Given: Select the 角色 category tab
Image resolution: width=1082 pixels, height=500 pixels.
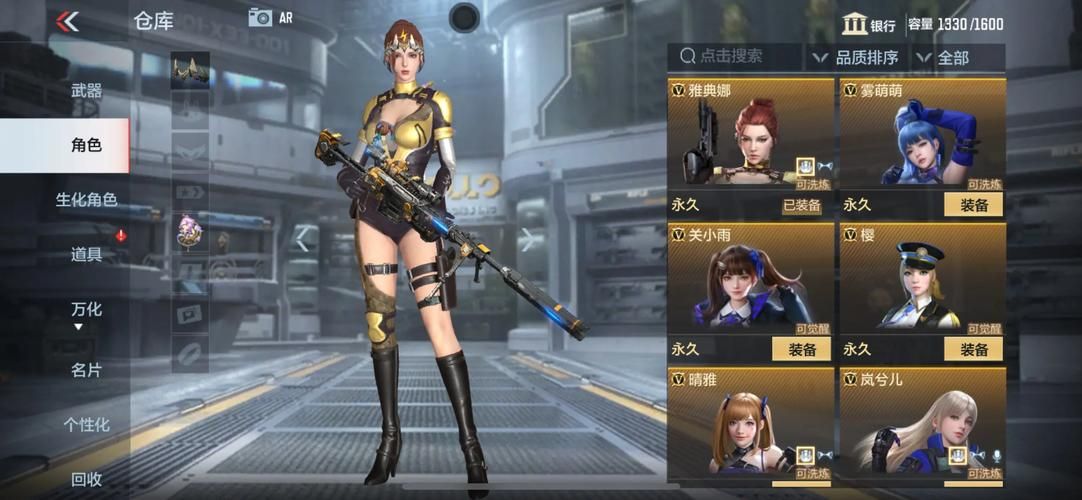Looking at the screenshot, I should pyautogui.click(x=86, y=145).
